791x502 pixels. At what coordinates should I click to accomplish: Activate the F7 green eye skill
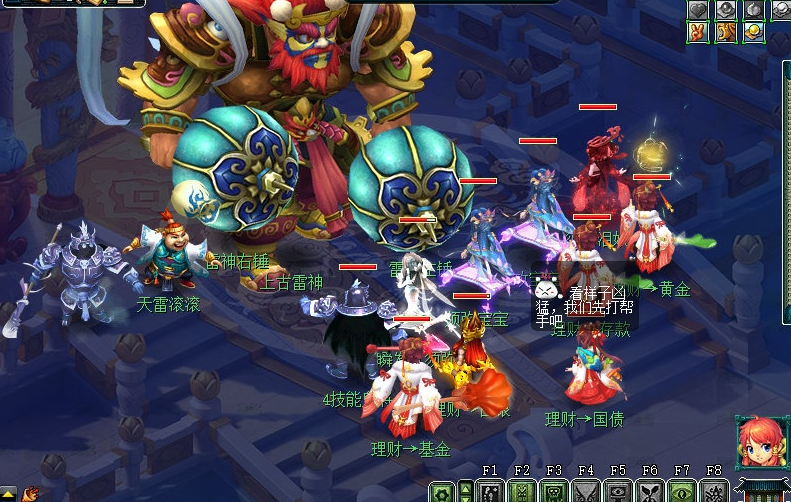click(682, 492)
